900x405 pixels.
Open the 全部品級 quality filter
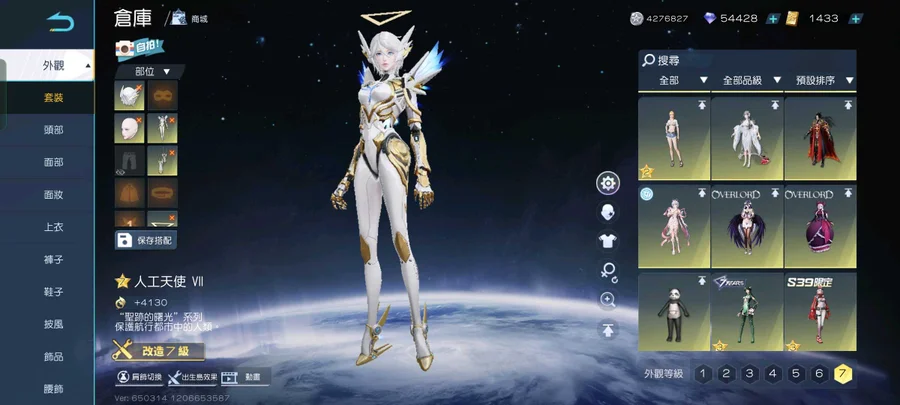pos(750,80)
